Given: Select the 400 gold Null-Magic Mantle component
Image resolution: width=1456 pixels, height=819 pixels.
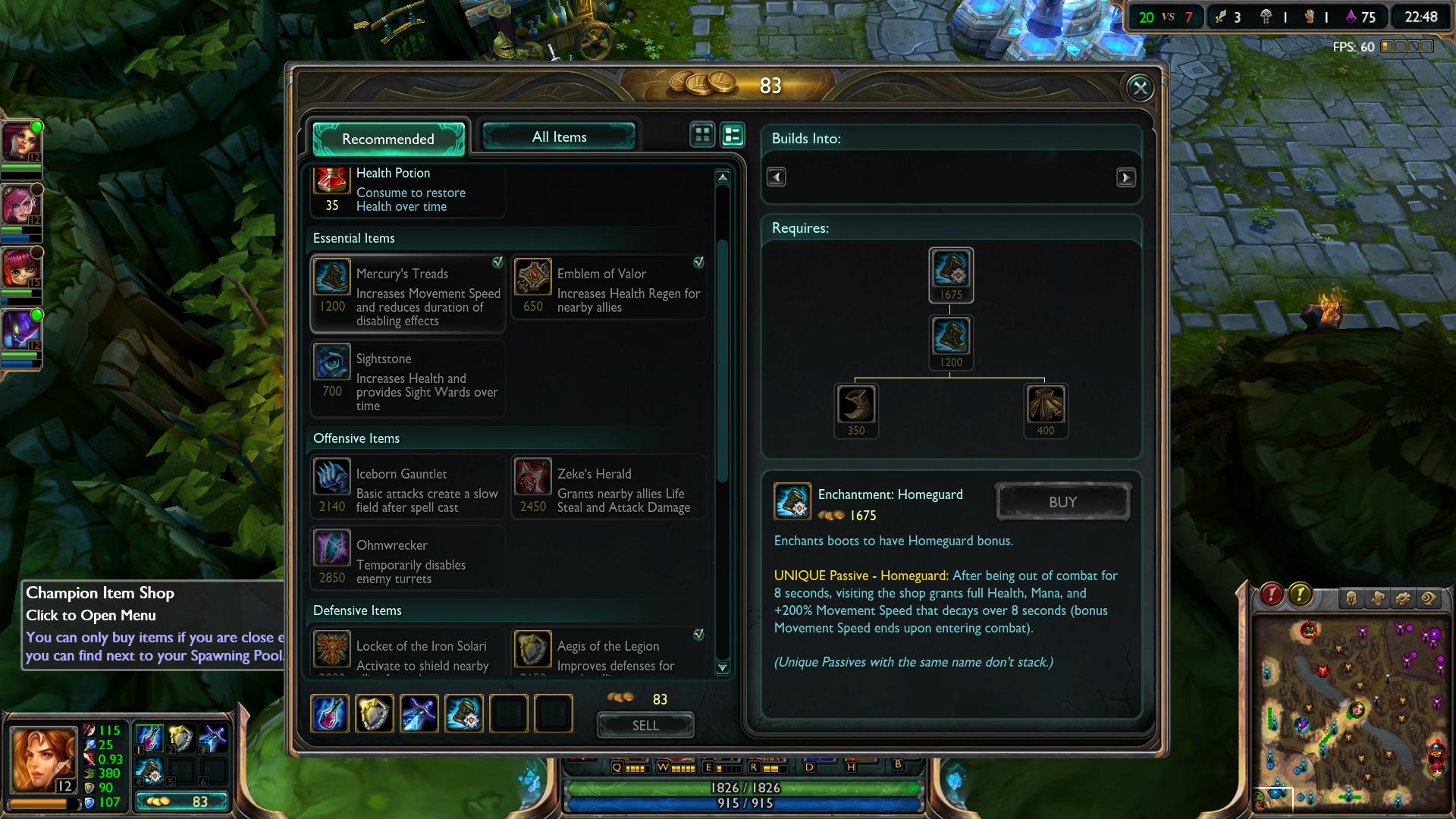Looking at the screenshot, I should tap(1045, 404).
